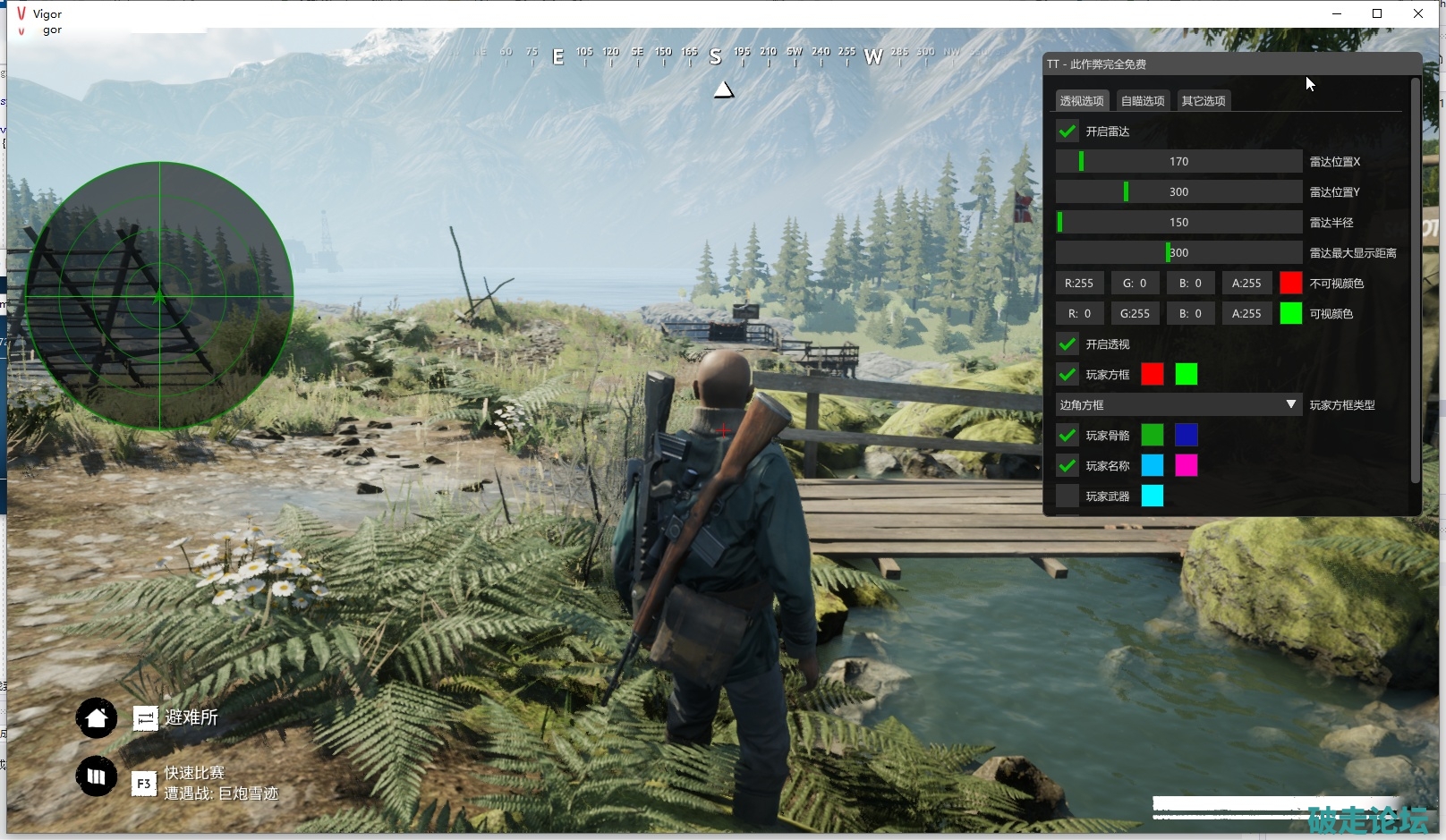Open the 边角方框 box type dropdown
The height and width of the screenshot is (840, 1446).
(1178, 405)
